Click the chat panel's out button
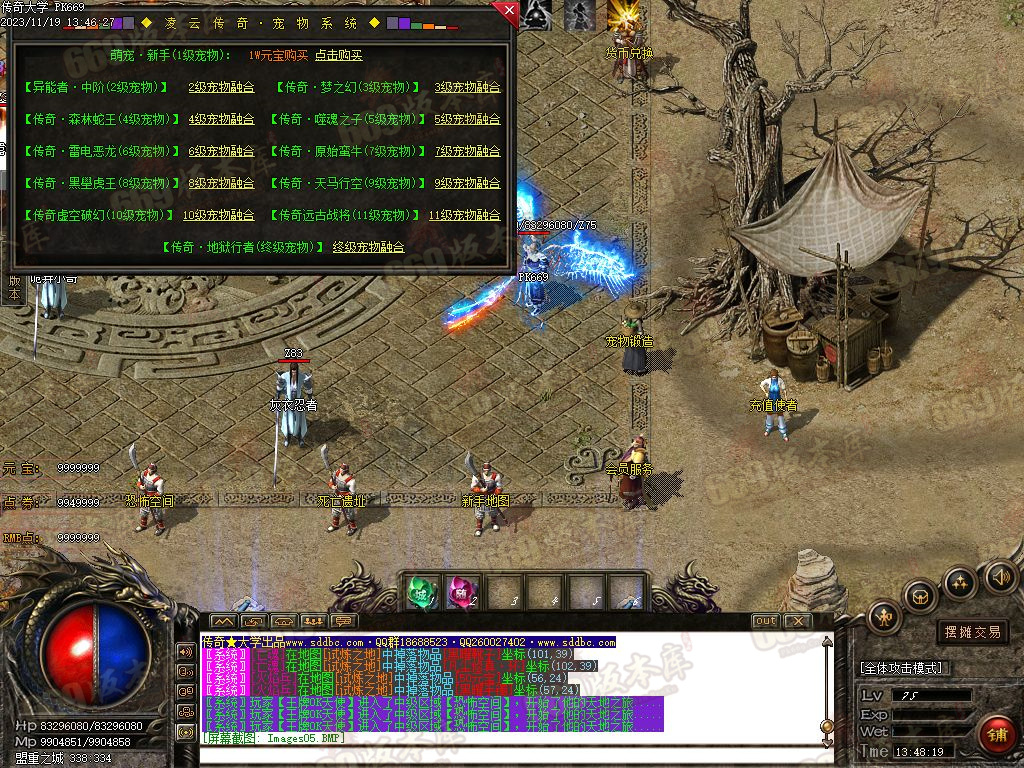This screenshot has height=768, width=1024. 765,621
